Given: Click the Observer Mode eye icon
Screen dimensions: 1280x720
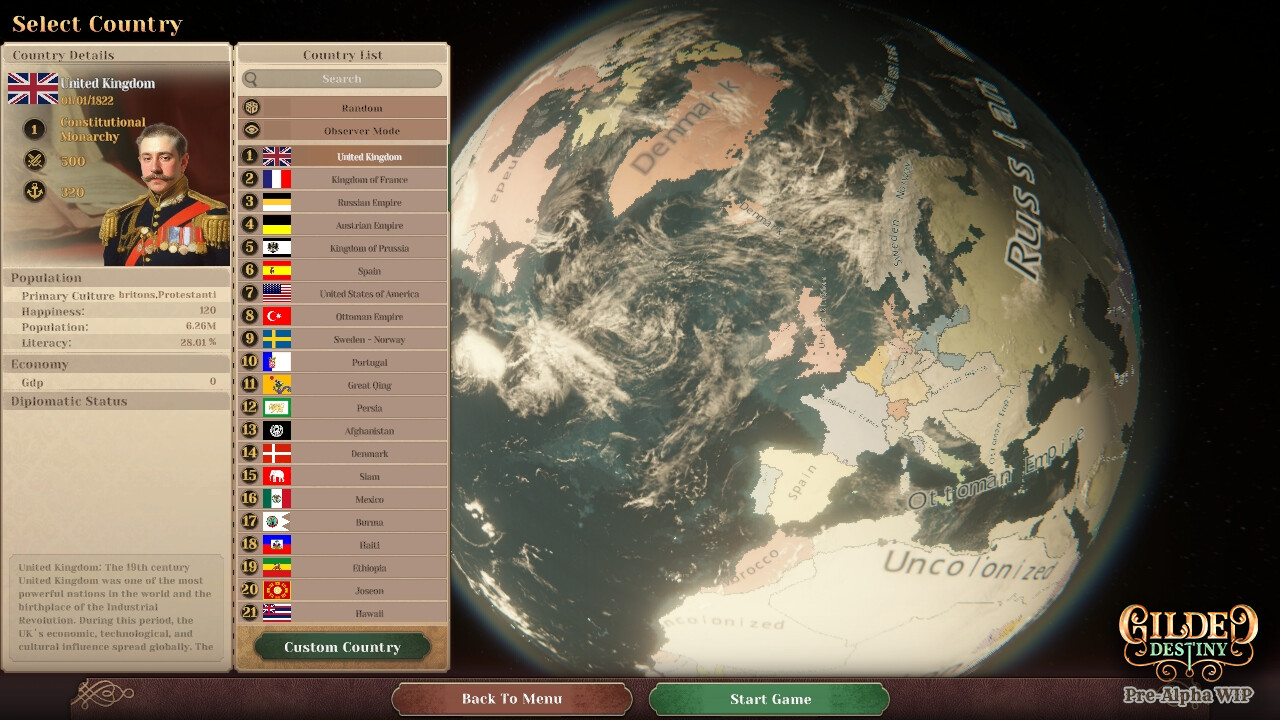Looking at the screenshot, I should coord(253,130).
